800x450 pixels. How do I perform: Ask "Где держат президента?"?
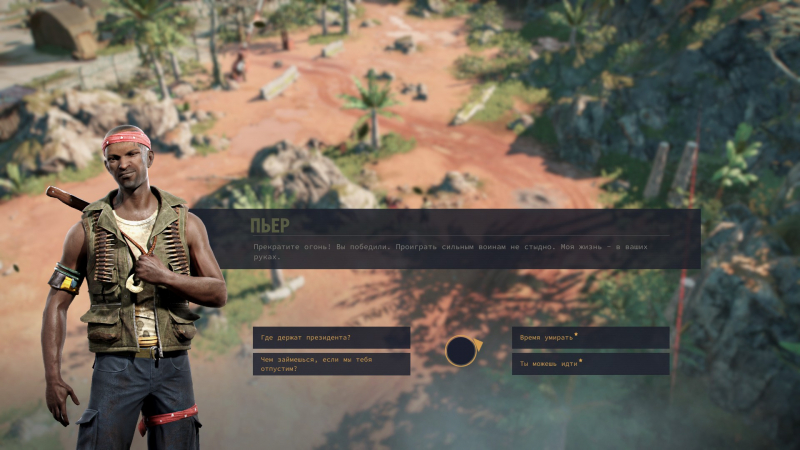click(331, 338)
